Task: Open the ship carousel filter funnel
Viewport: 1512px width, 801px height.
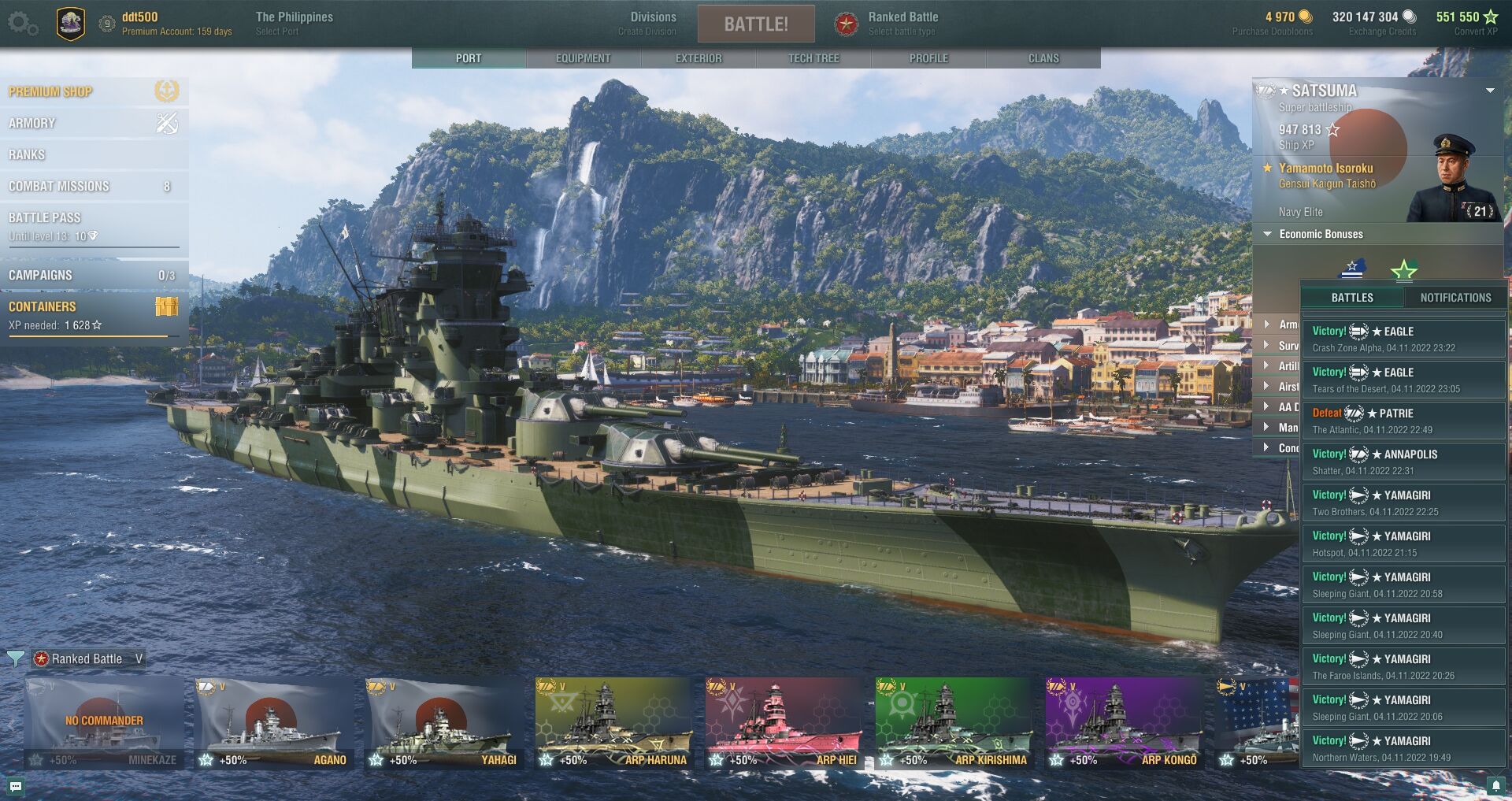Action: click(15, 658)
